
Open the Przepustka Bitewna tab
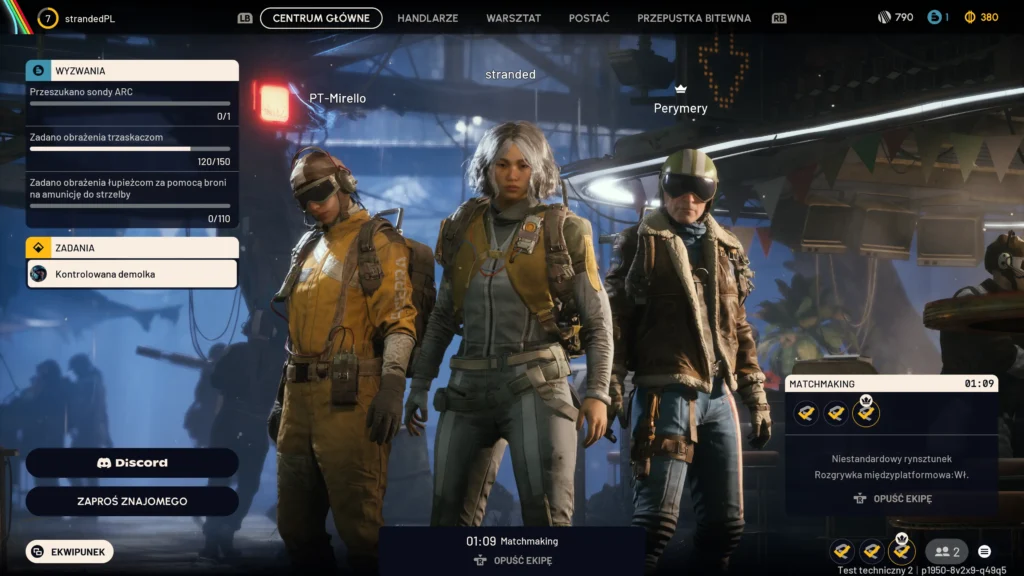tap(693, 18)
